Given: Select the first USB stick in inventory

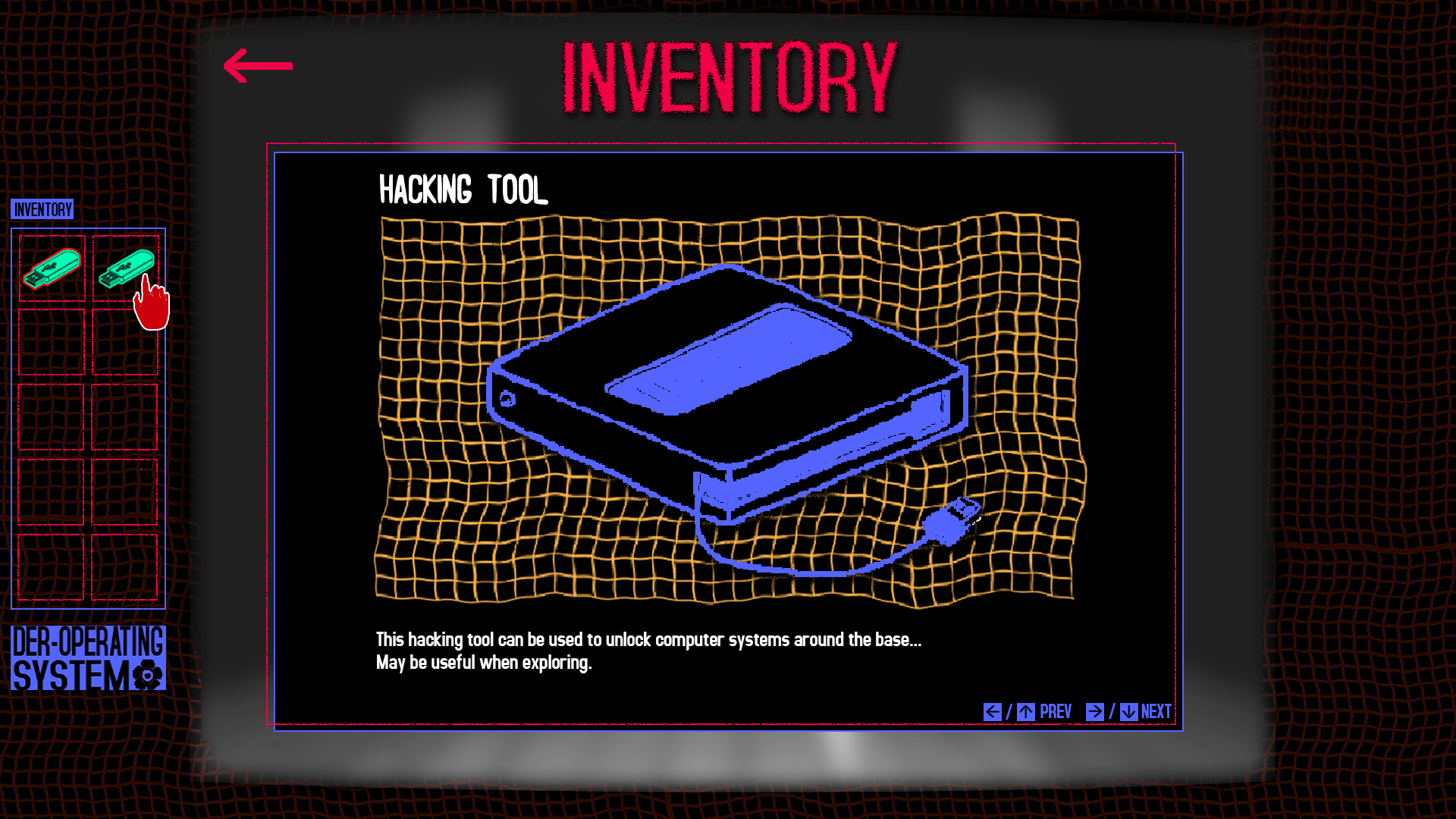Looking at the screenshot, I should (51, 267).
